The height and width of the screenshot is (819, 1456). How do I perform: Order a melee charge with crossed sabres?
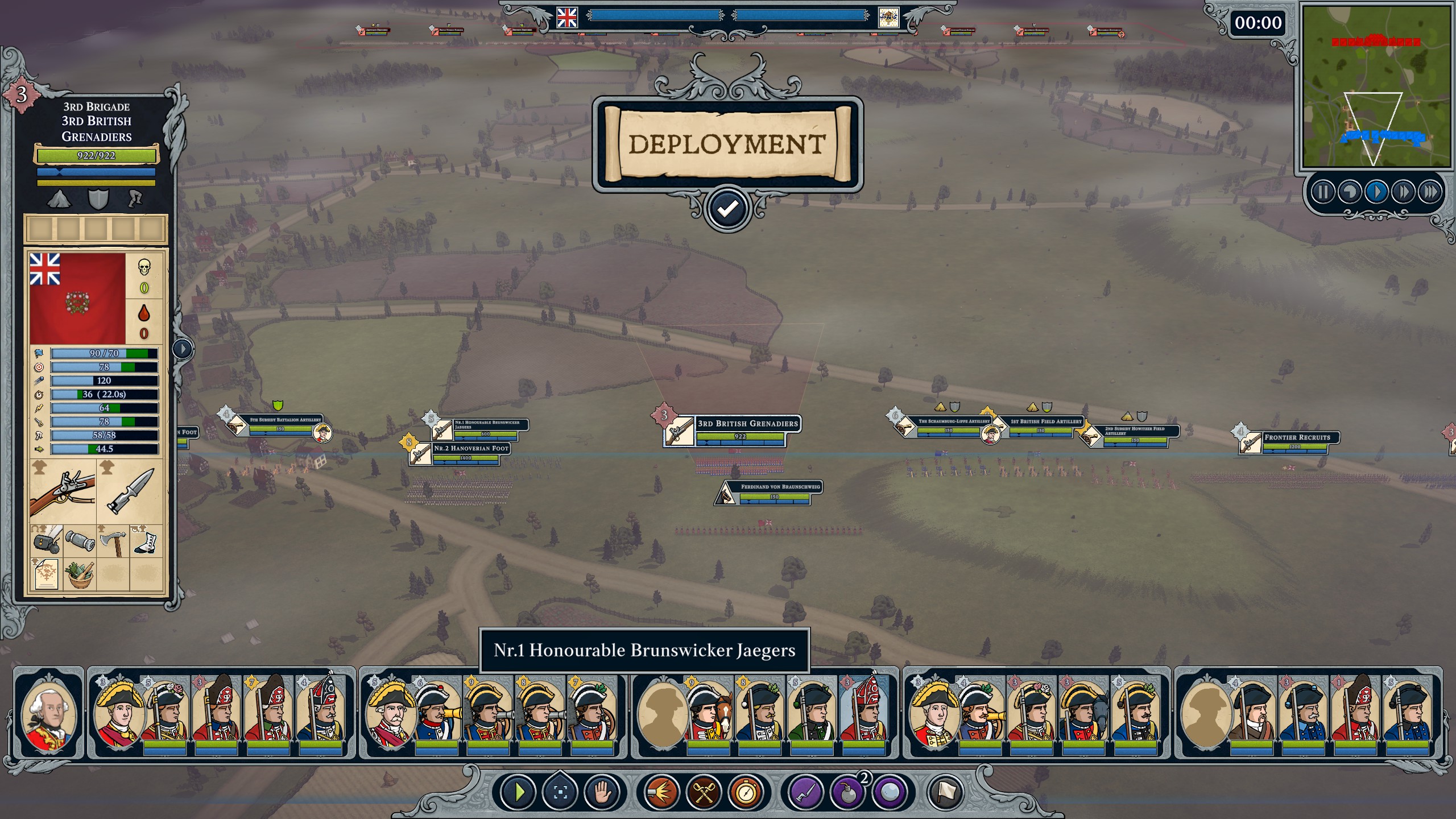[704, 792]
